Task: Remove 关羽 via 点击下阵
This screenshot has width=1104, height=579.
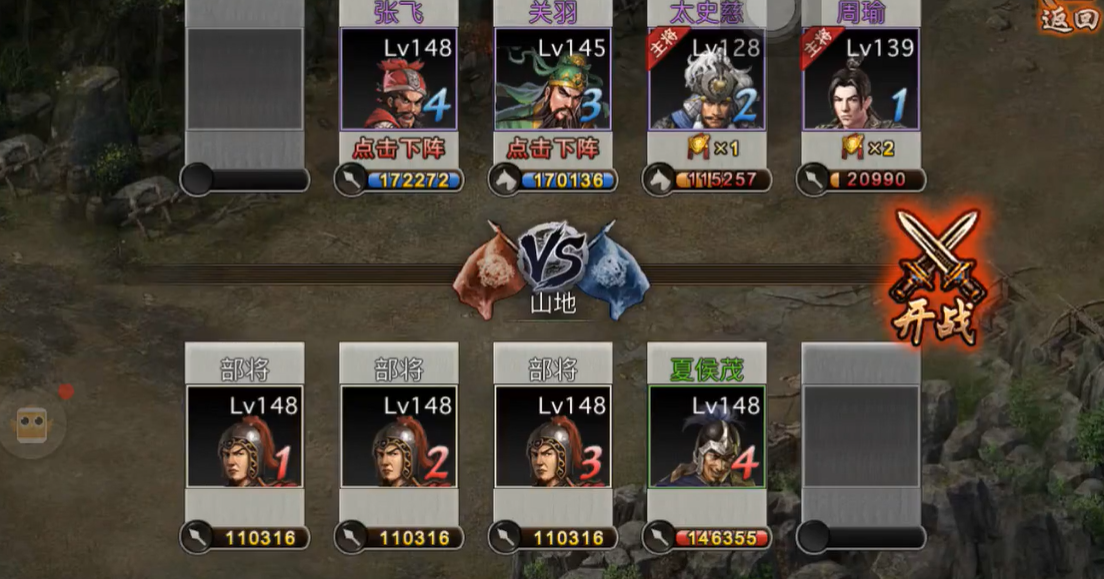Action: (x=553, y=148)
